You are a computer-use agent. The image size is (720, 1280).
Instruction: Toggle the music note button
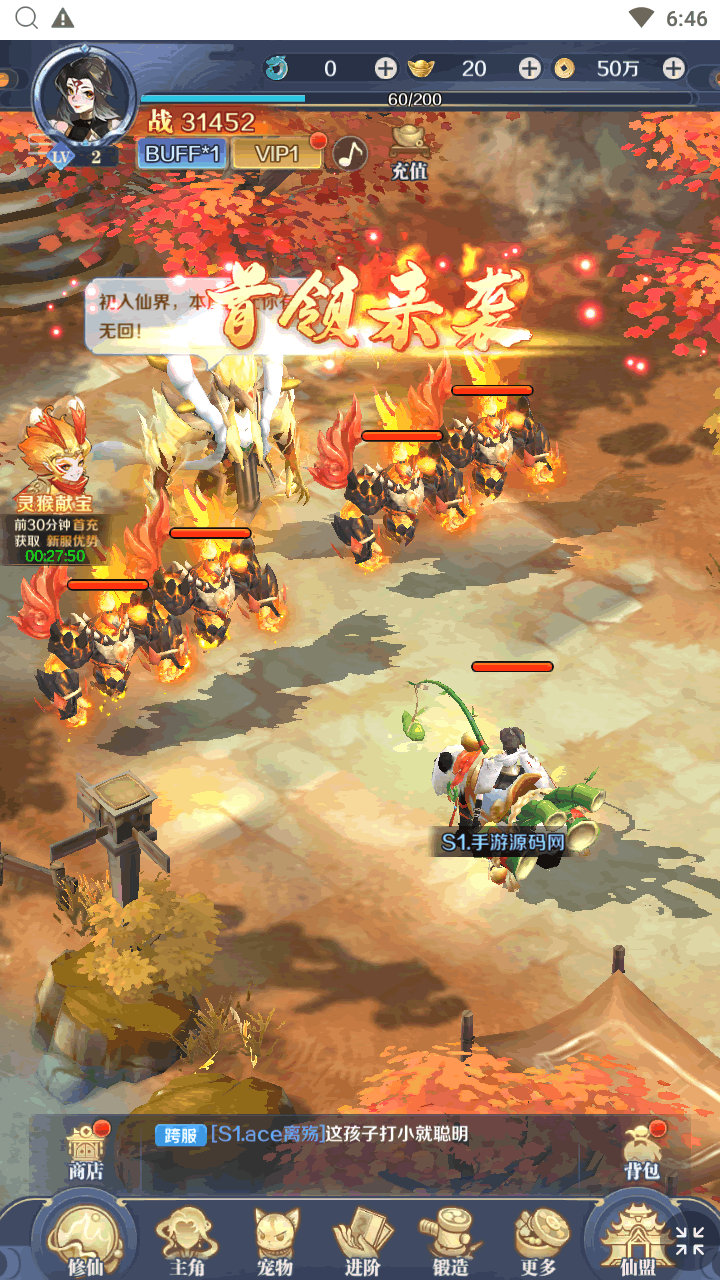(x=350, y=154)
